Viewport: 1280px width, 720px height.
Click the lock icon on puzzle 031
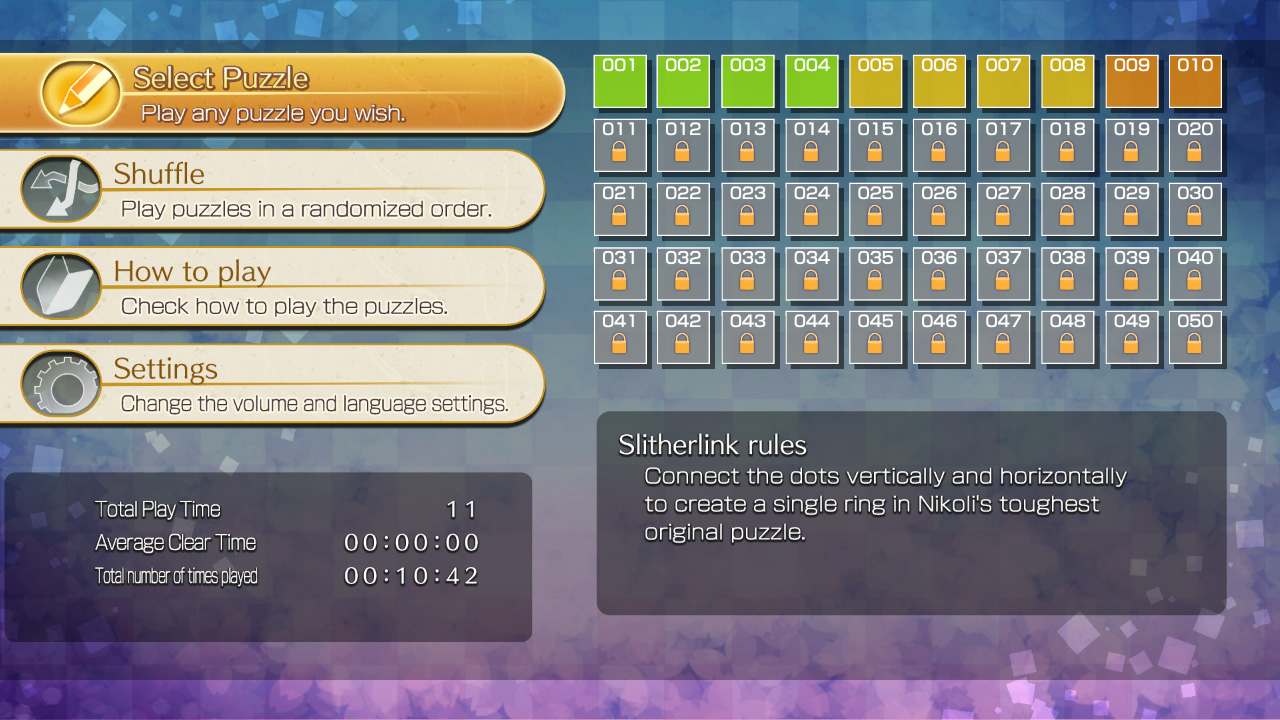coord(621,281)
